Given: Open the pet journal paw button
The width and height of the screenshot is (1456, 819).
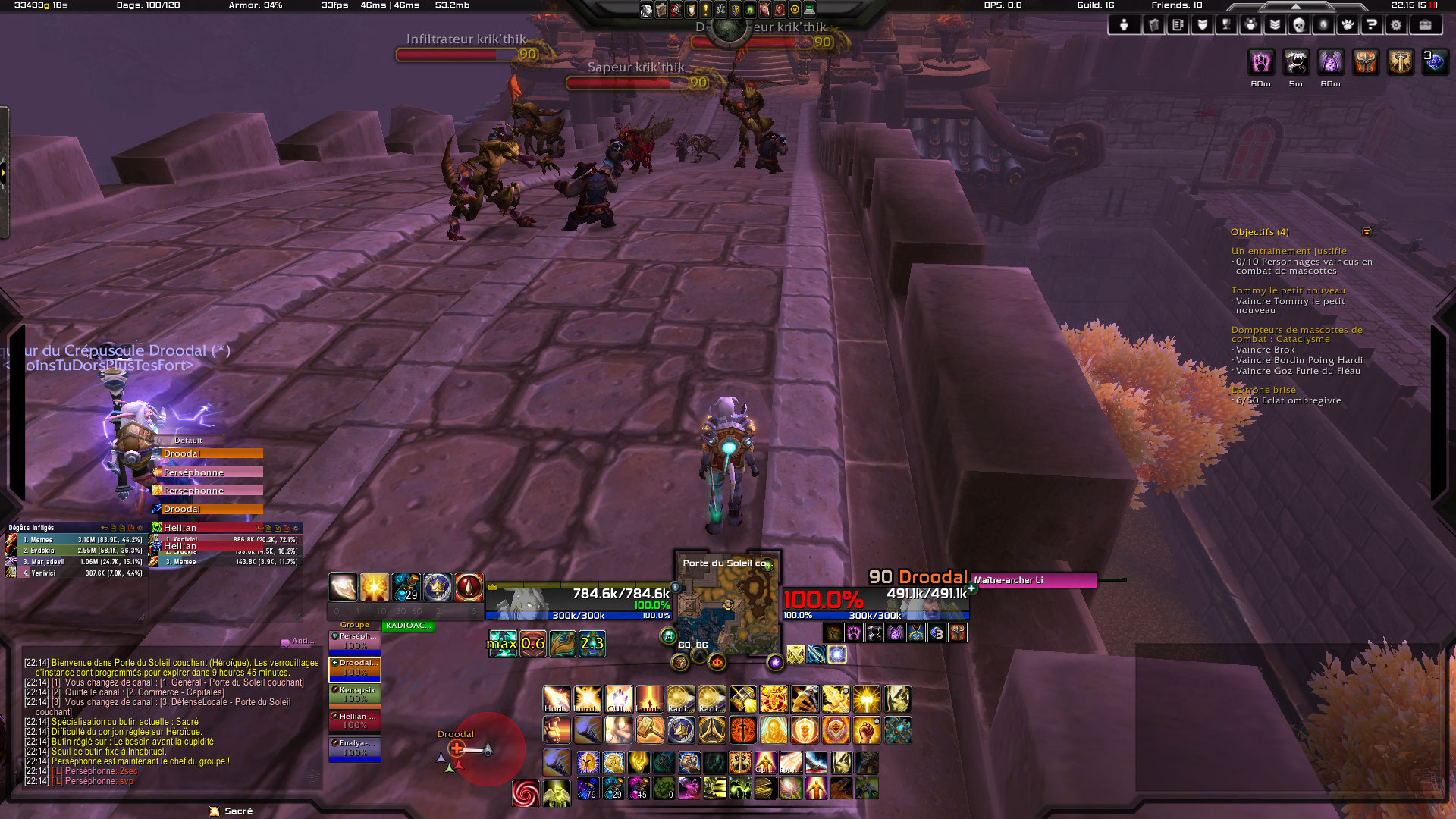Looking at the screenshot, I should point(1347,25).
